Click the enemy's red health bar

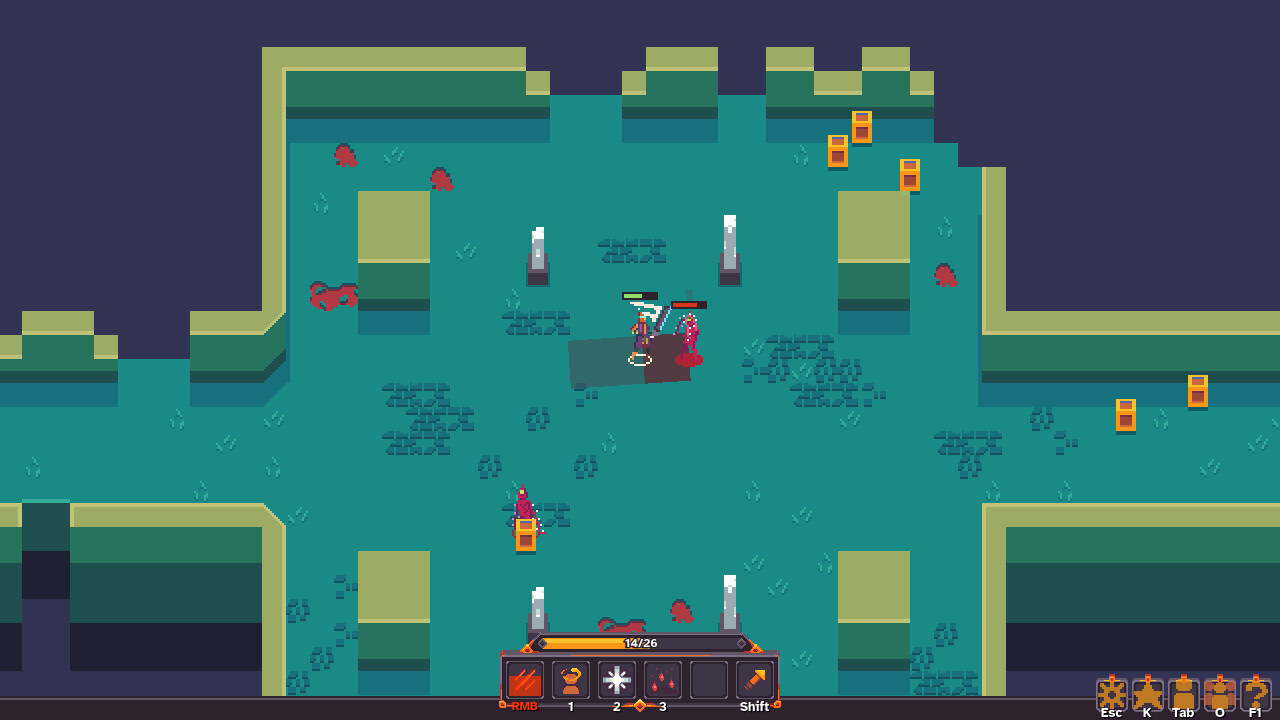pyautogui.click(x=688, y=306)
